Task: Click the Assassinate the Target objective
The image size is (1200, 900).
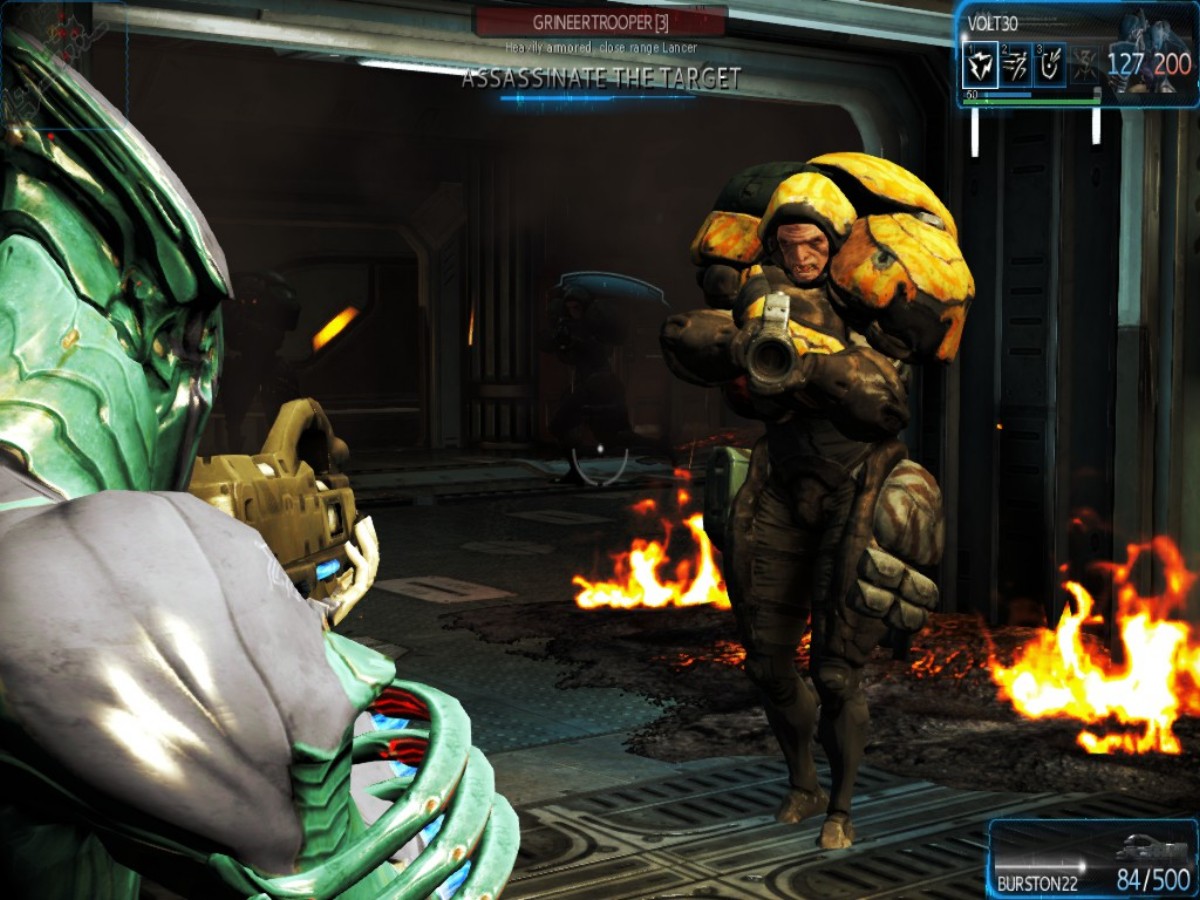Action: (x=601, y=78)
